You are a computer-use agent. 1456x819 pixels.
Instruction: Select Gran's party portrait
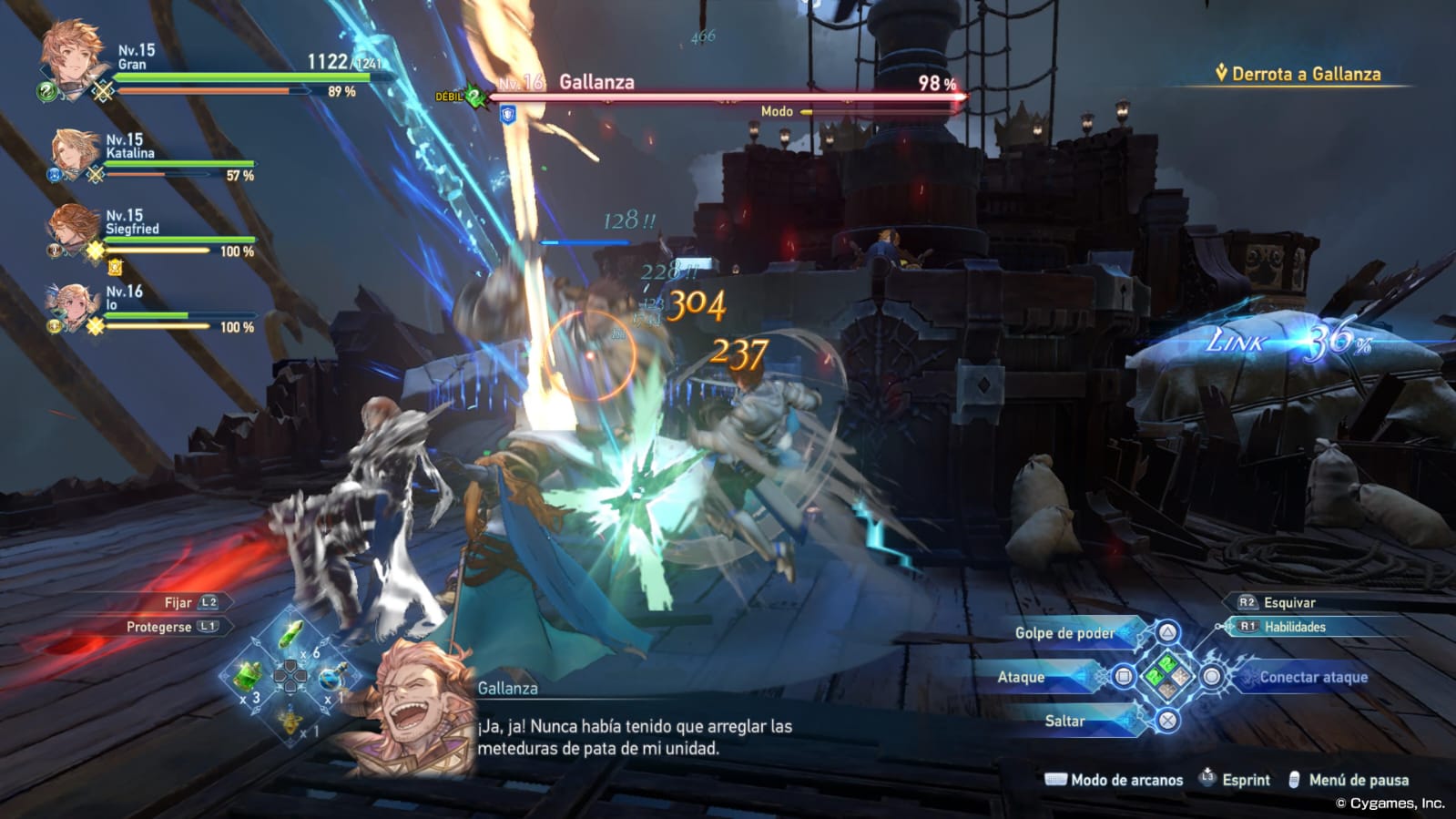coord(71,64)
